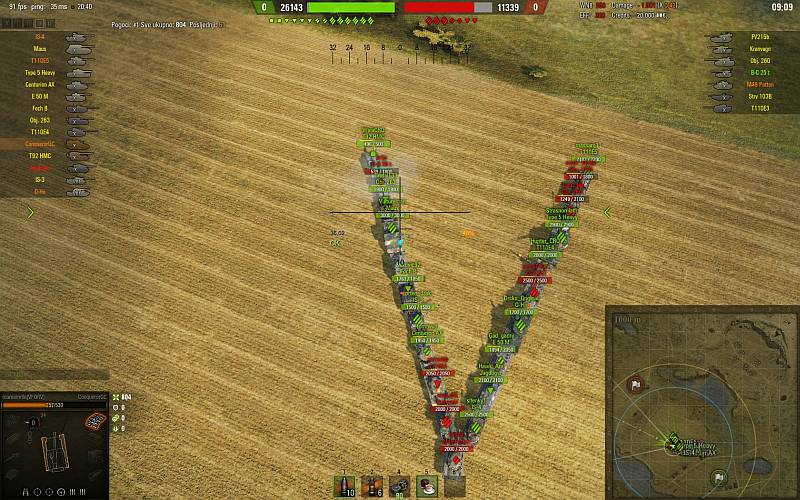Image resolution: width=800 pixels, height=500 pixels.
Task: Select Maus in the allied team list
Action: 42,48
